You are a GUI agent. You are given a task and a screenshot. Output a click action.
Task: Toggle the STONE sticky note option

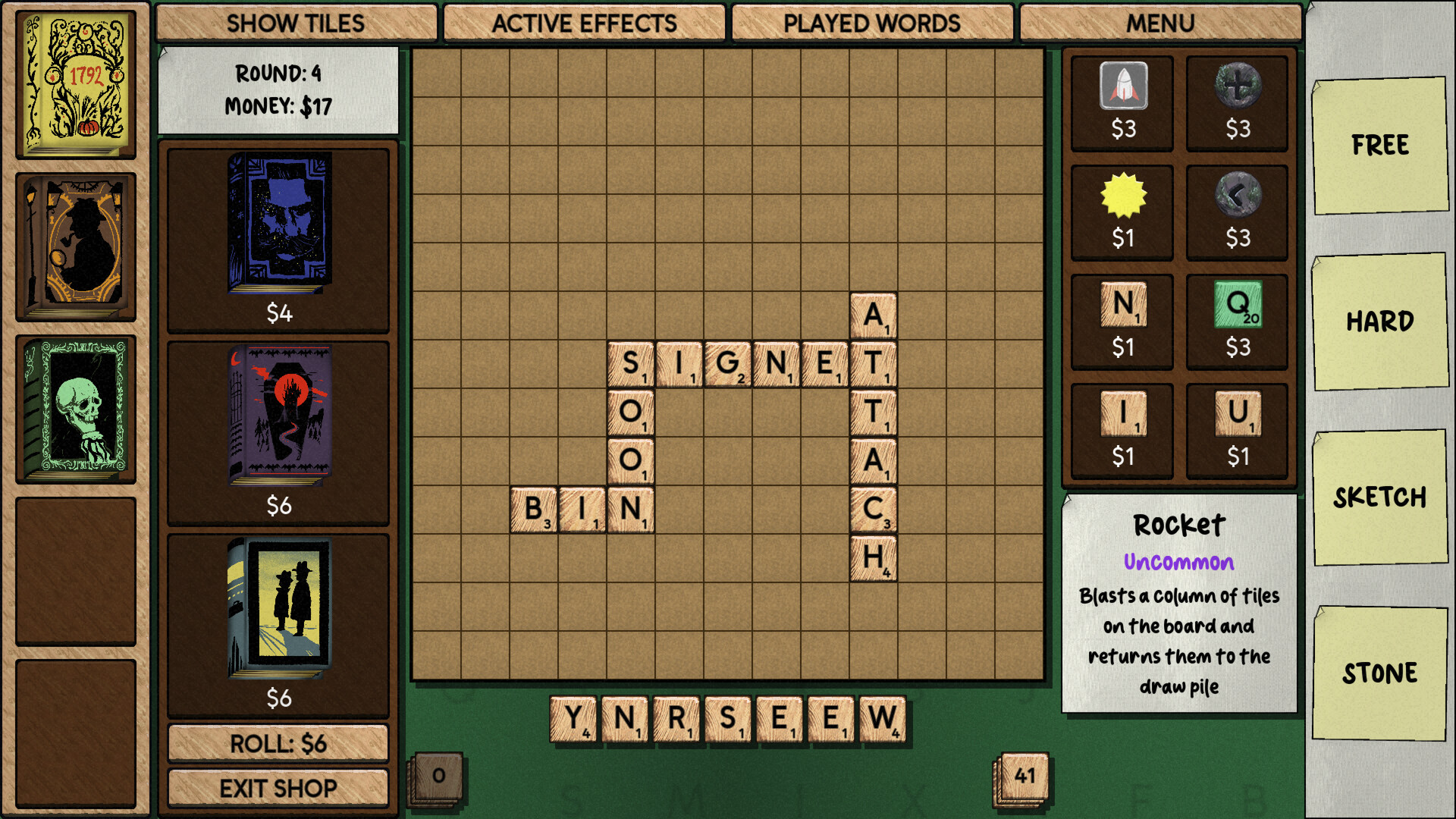coord(1380,672)
